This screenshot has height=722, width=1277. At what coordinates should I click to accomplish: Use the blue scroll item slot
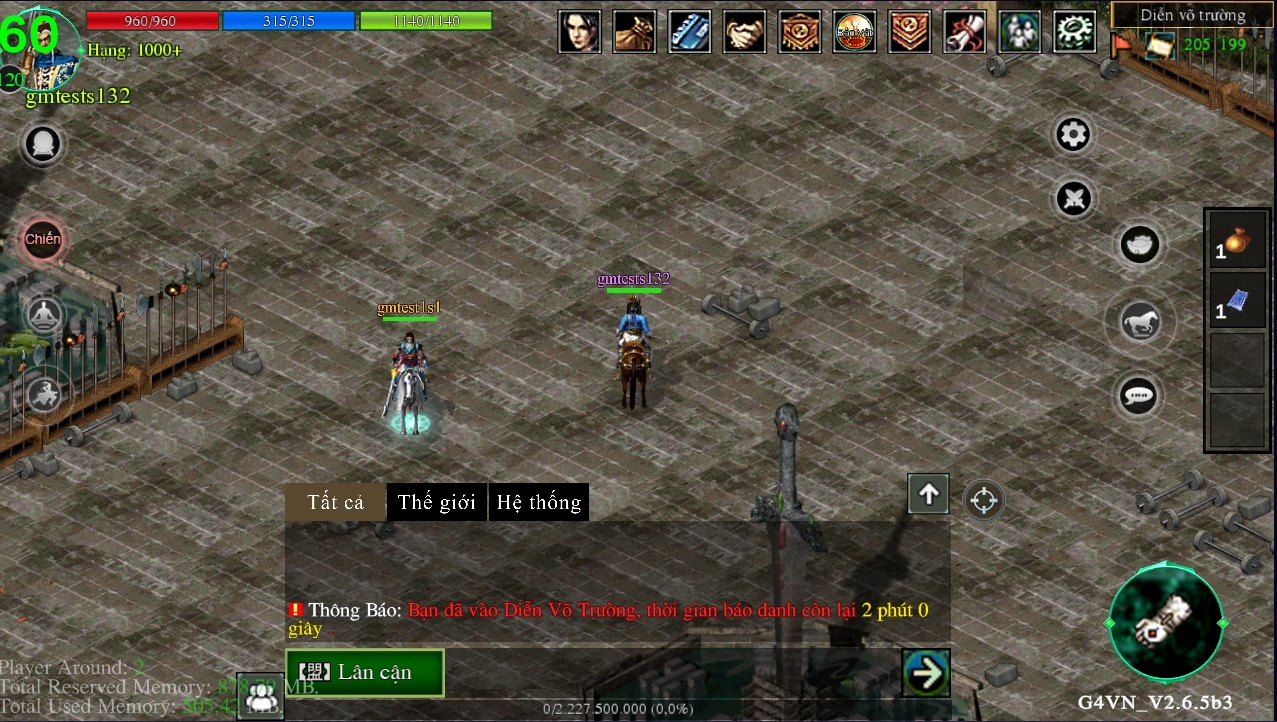point(1239,300)
